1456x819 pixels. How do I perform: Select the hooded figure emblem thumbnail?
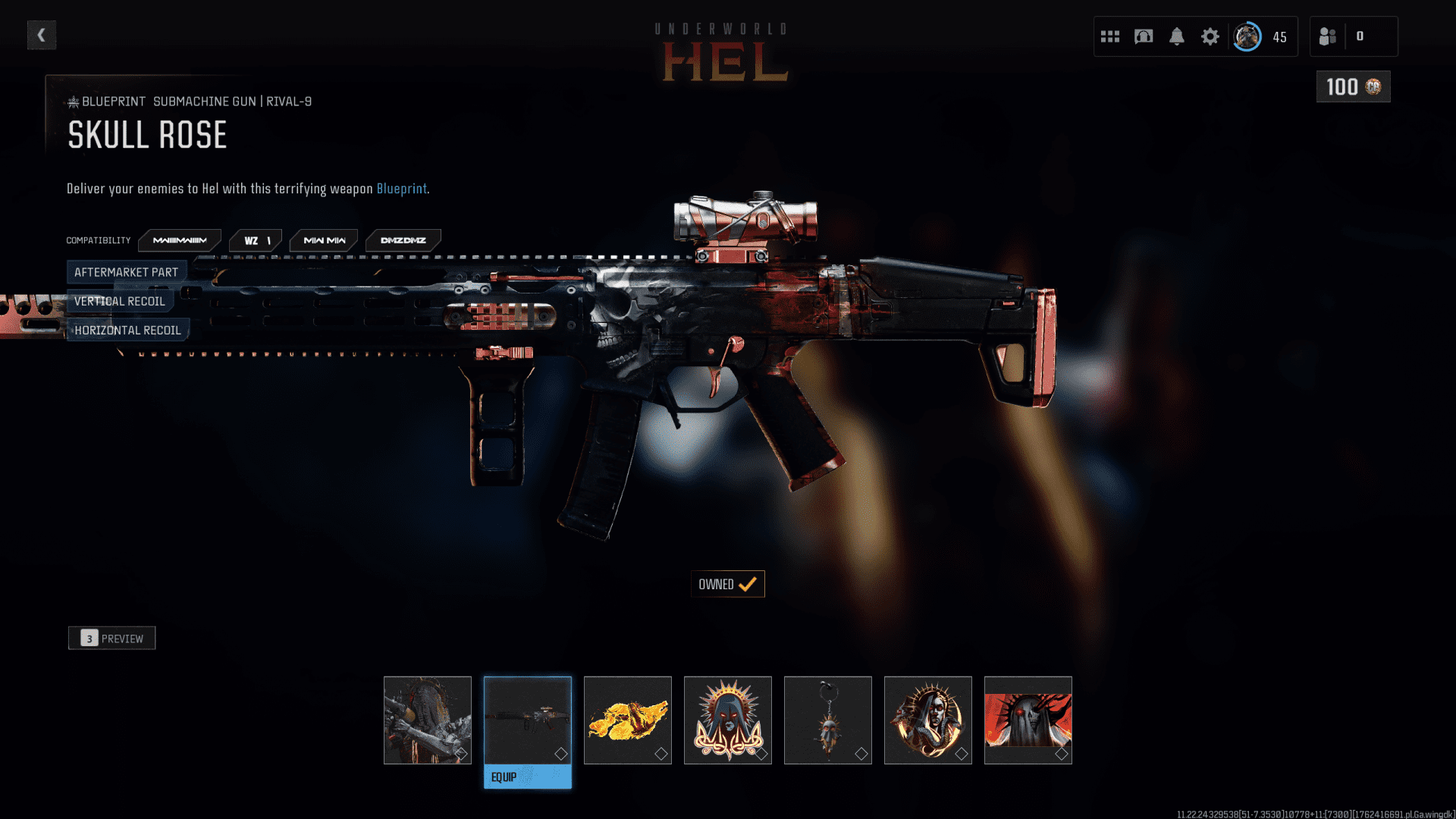point(728,720)
